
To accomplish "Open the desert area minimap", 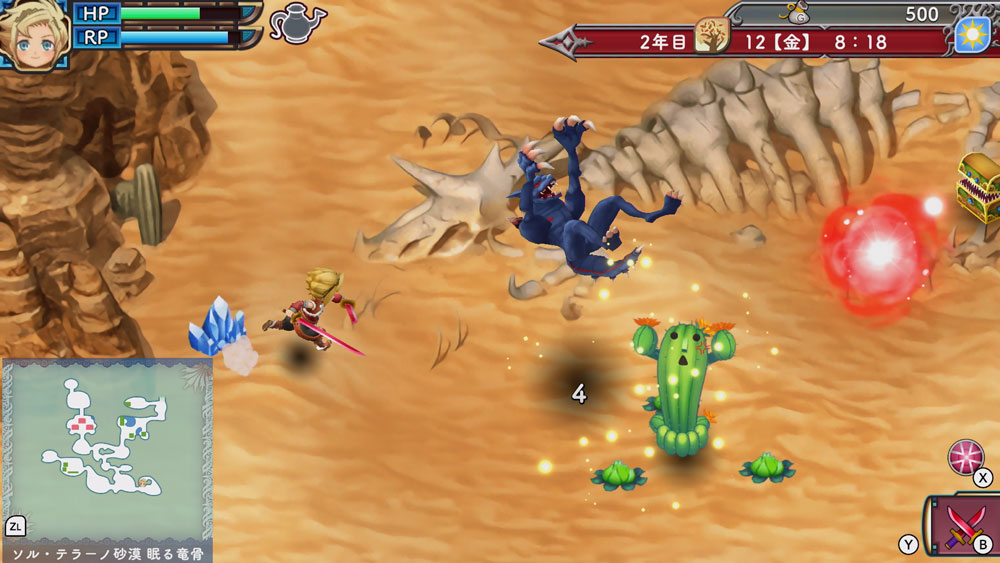I will (x=106, y=450).
